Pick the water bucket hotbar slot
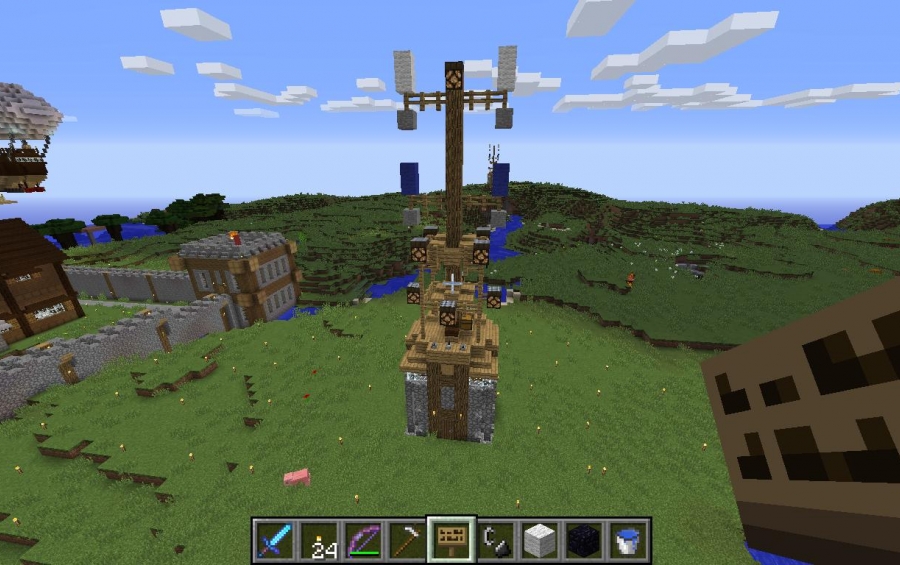The height and width of the screenshot is (565, 900). click(x=627, y=540)
